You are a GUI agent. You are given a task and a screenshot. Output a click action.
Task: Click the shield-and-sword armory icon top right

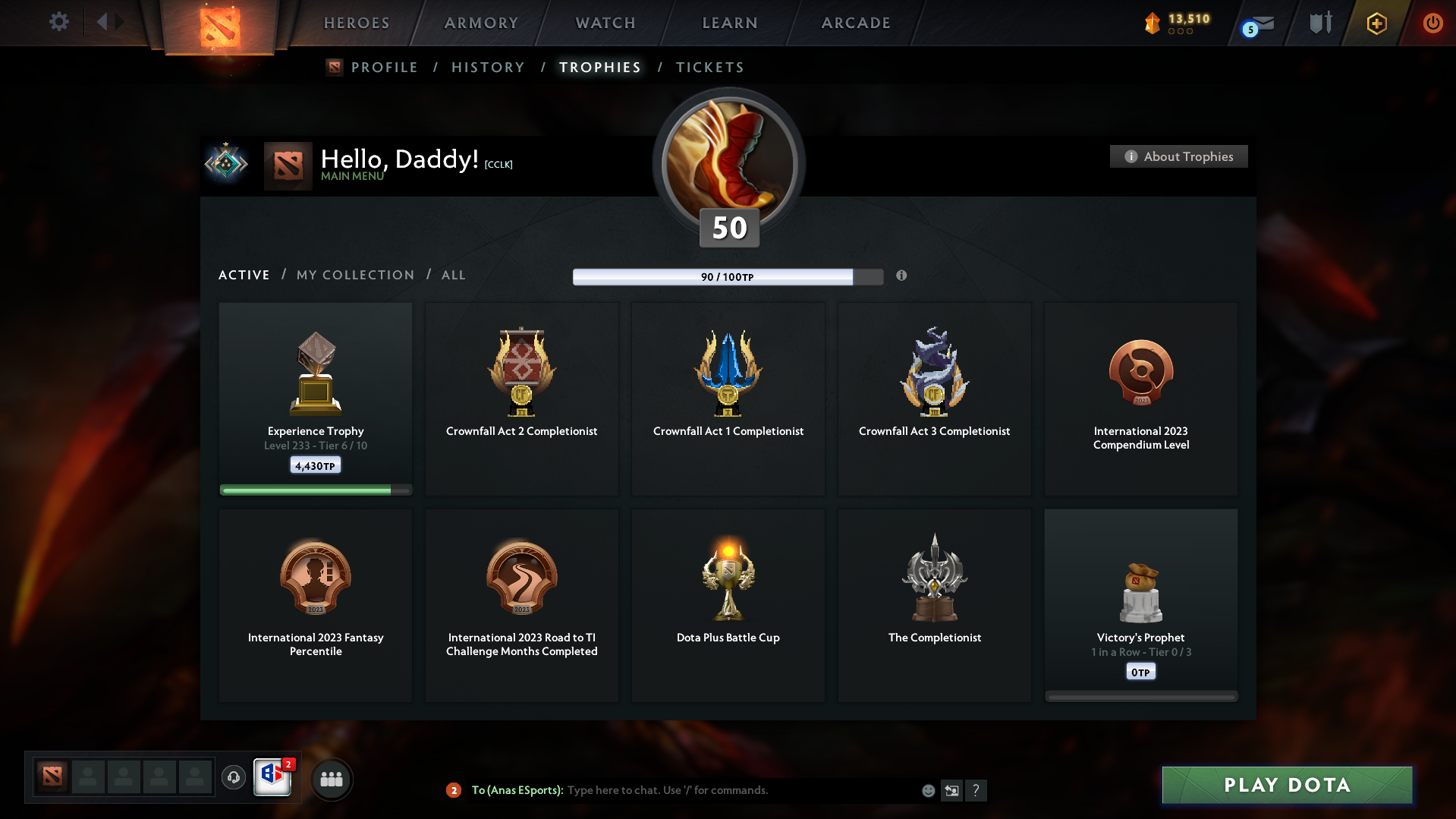tap(1319, 22)
